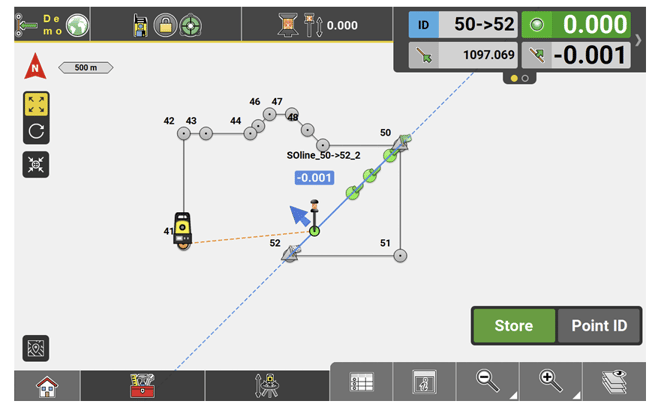Open the red toolbox menu
This screenshot has height=410, width=670.
click(x=142, y=385)
